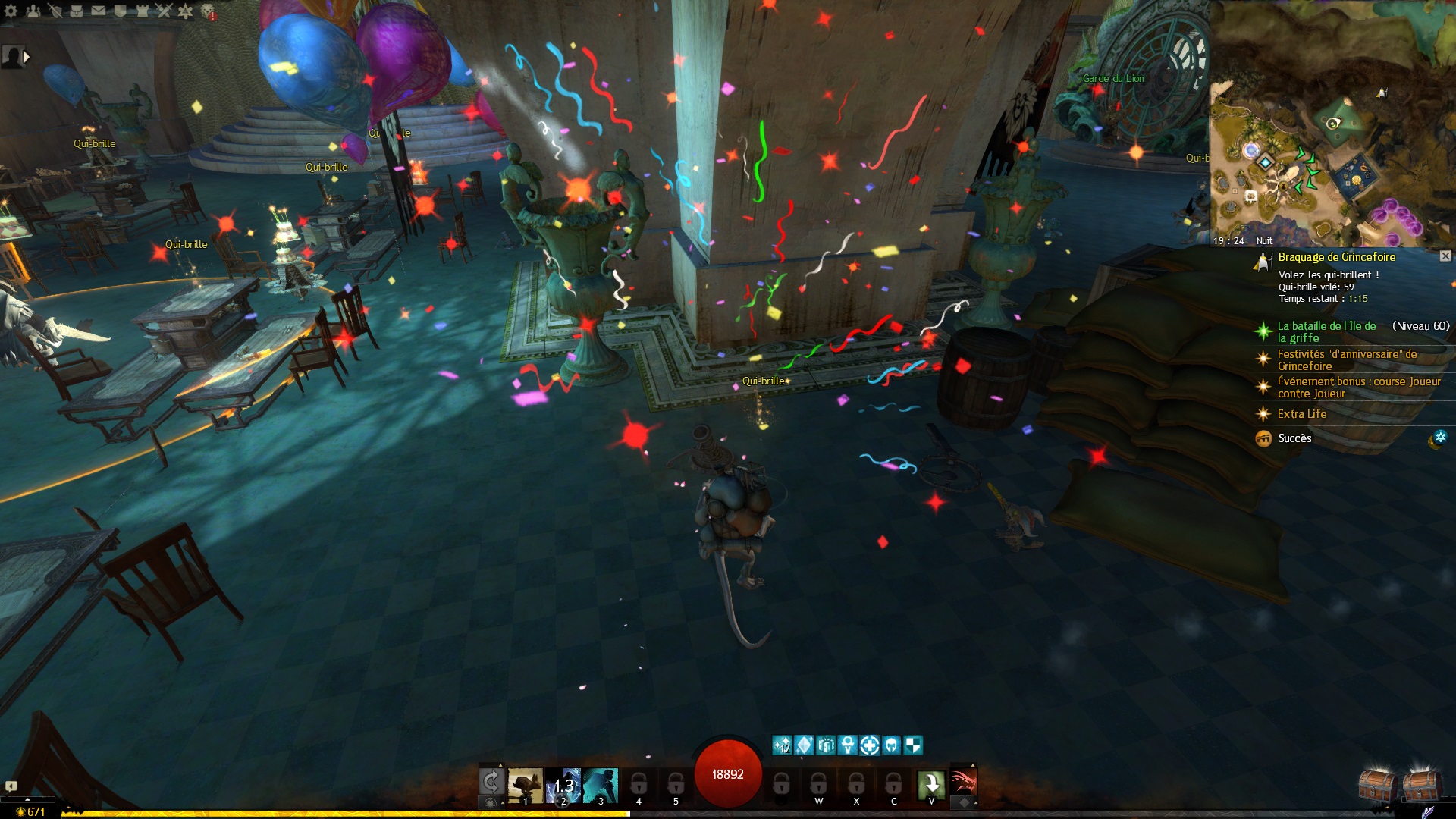This screenshot has width=1456, height=819.
Task: Open the contacts and friends panel
Action: point(33,11)
